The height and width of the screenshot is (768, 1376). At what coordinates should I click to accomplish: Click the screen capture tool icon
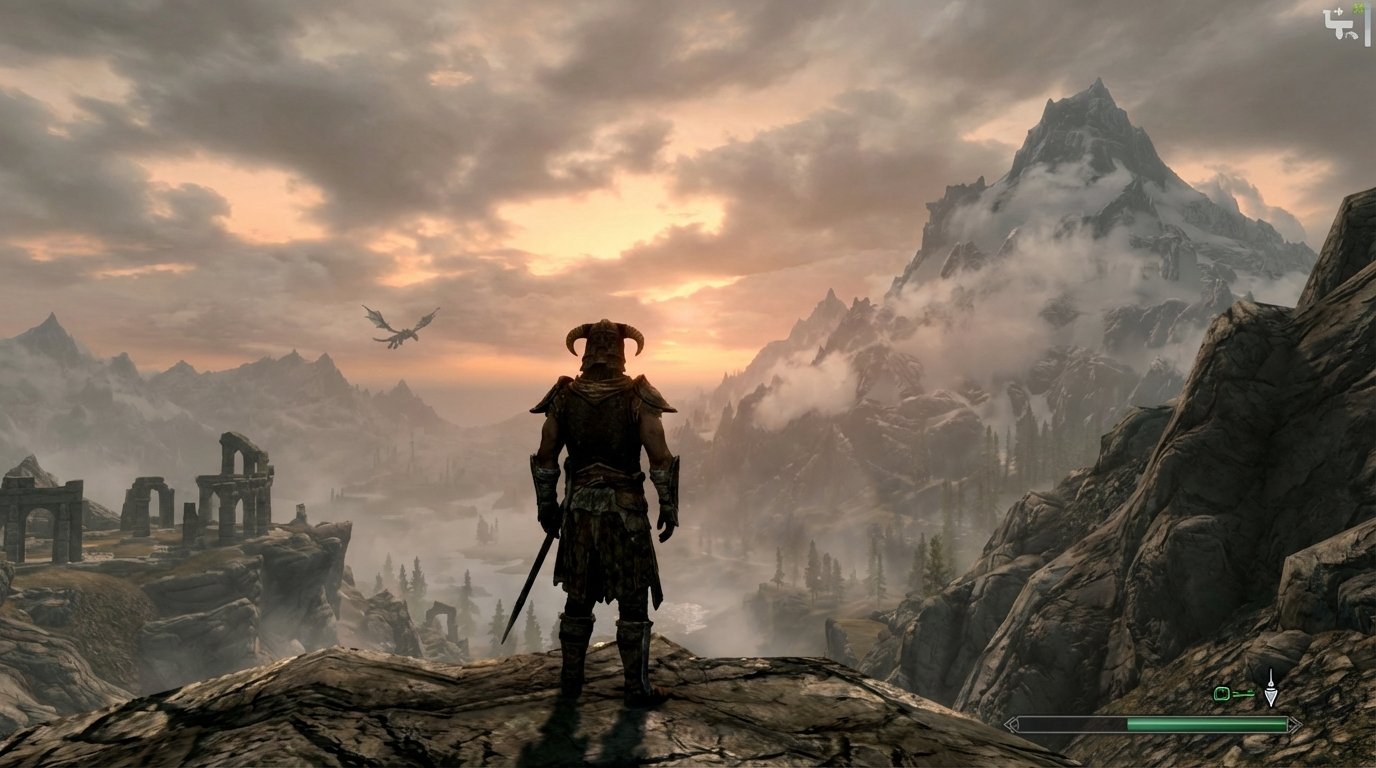(x=1339, y=22)
